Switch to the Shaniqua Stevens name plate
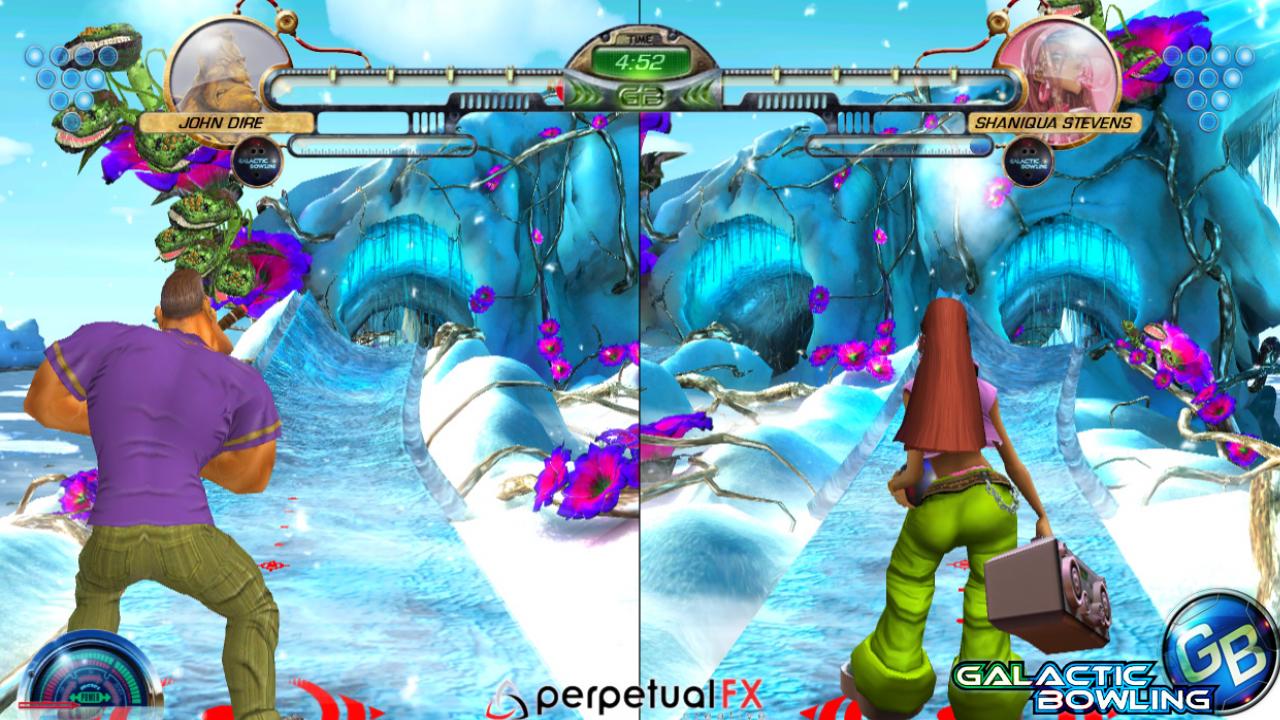The height and width of the screenshot is (720, 1280). (x=1054, y=124)
